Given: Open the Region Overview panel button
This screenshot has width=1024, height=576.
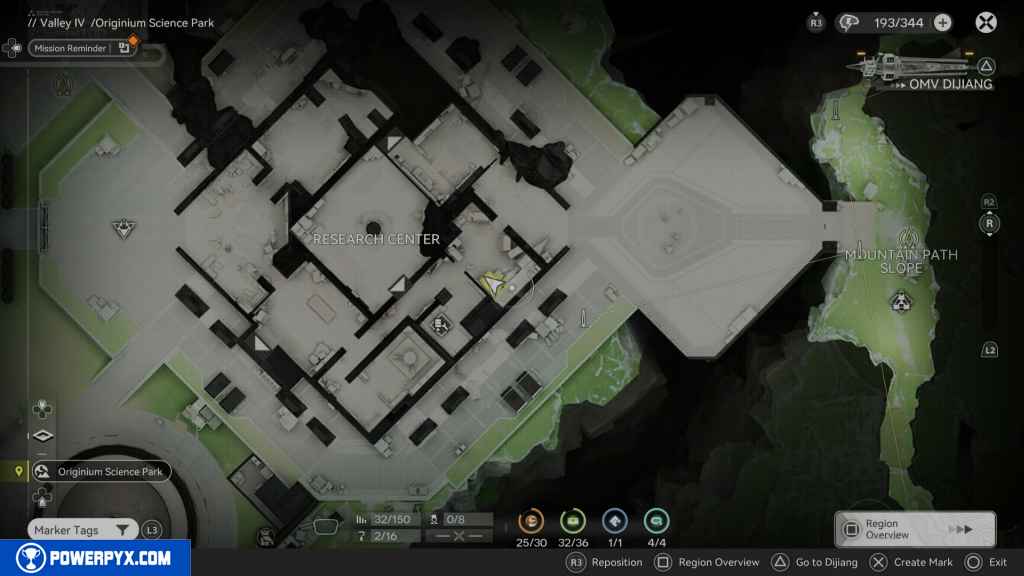Looking at the screenshot, I should [914, 529].
